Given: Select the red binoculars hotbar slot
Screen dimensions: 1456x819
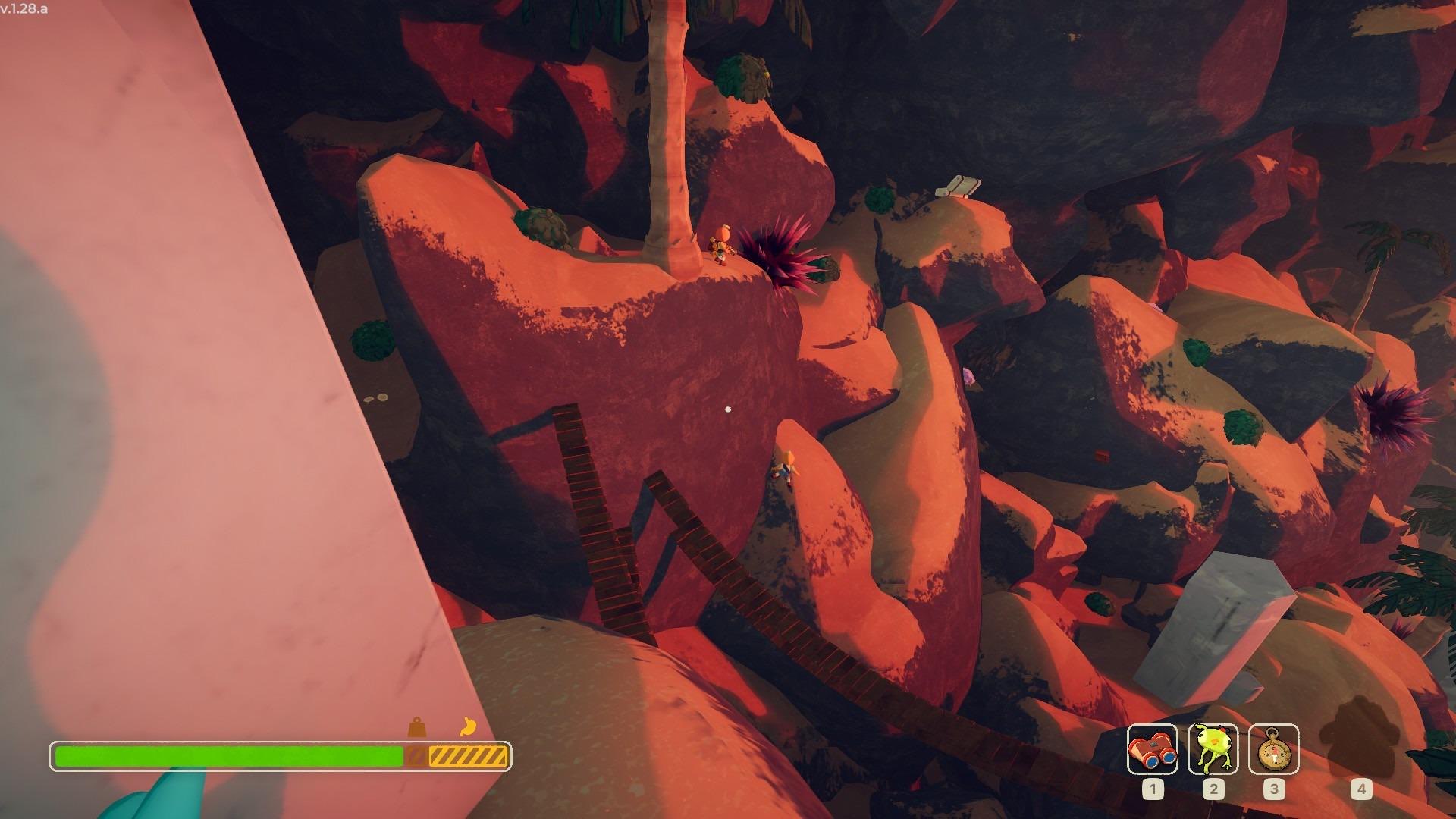Looking at the screenshot, I should coord(1152,749).
